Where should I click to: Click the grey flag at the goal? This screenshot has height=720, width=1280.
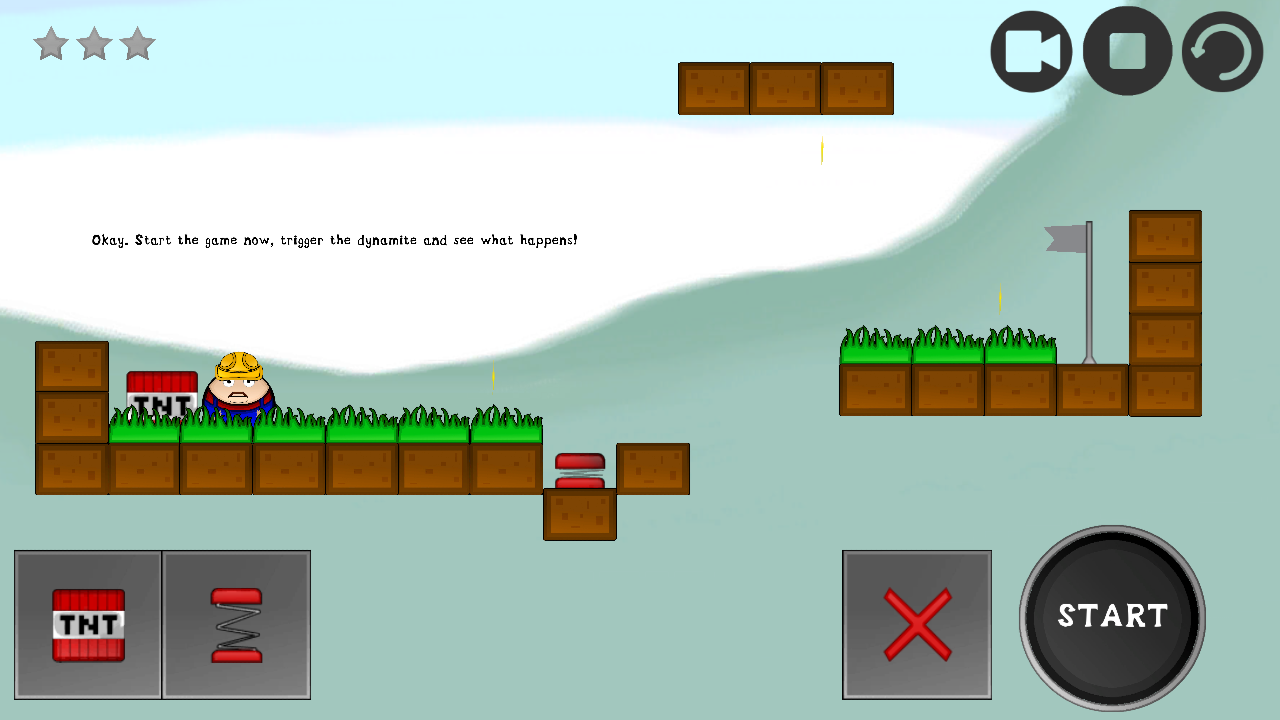click(x=1067, y=240)
